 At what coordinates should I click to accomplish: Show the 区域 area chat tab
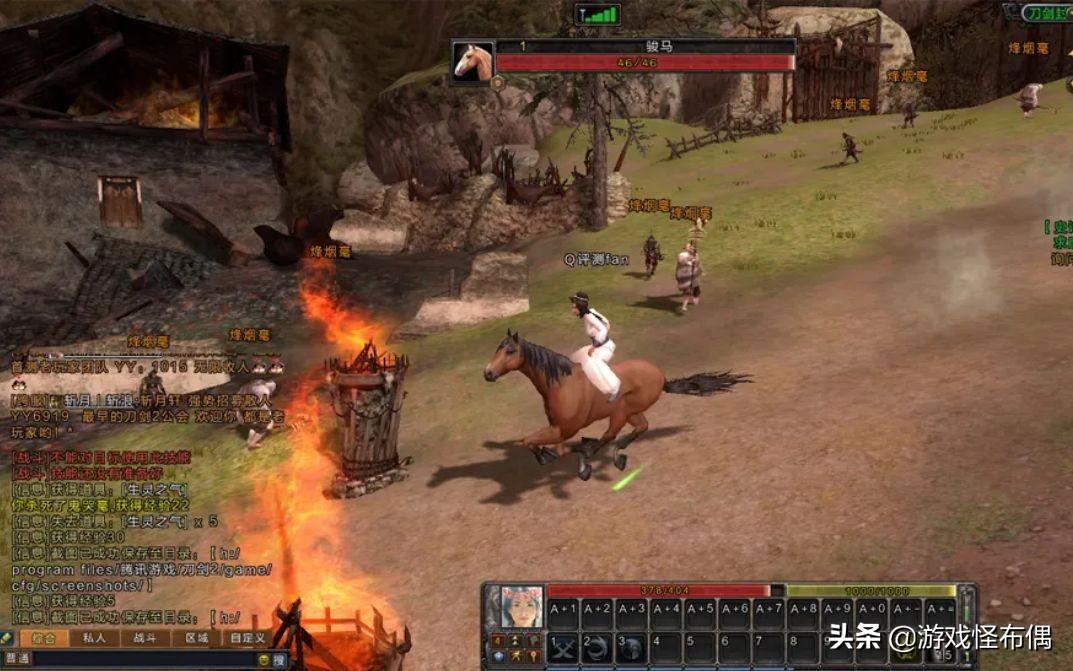pyautogui.click(x=196, y=638)
